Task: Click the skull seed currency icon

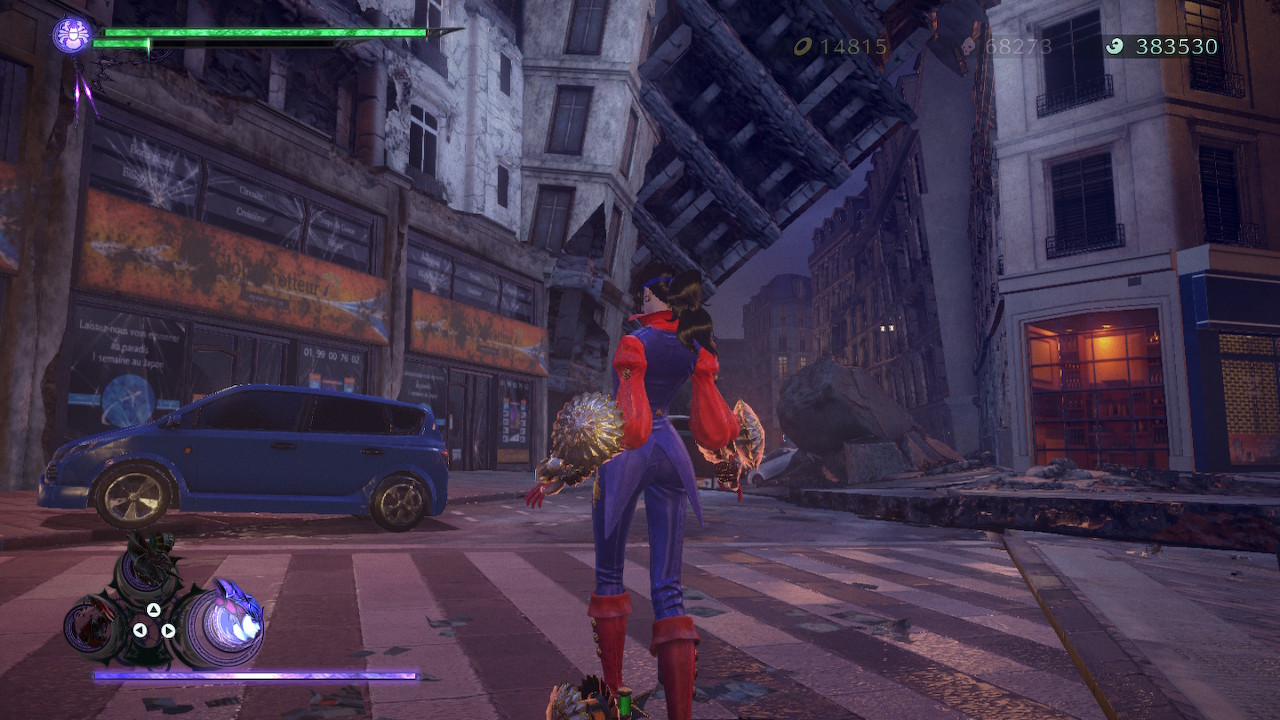Action: tap(967, 44)
